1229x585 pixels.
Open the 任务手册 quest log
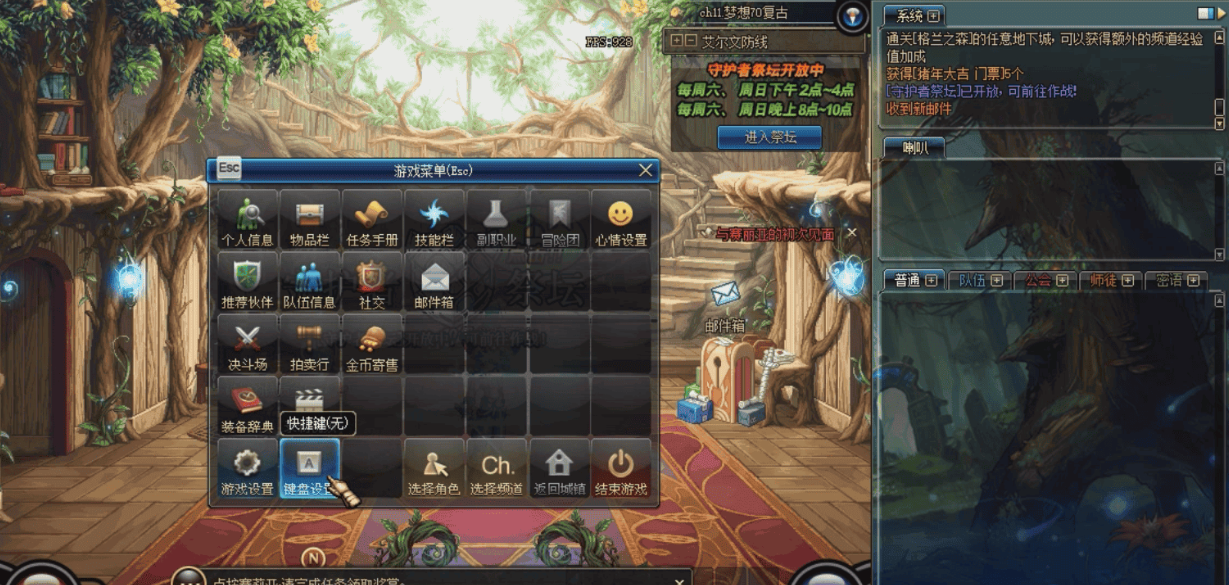pos(372,219)
